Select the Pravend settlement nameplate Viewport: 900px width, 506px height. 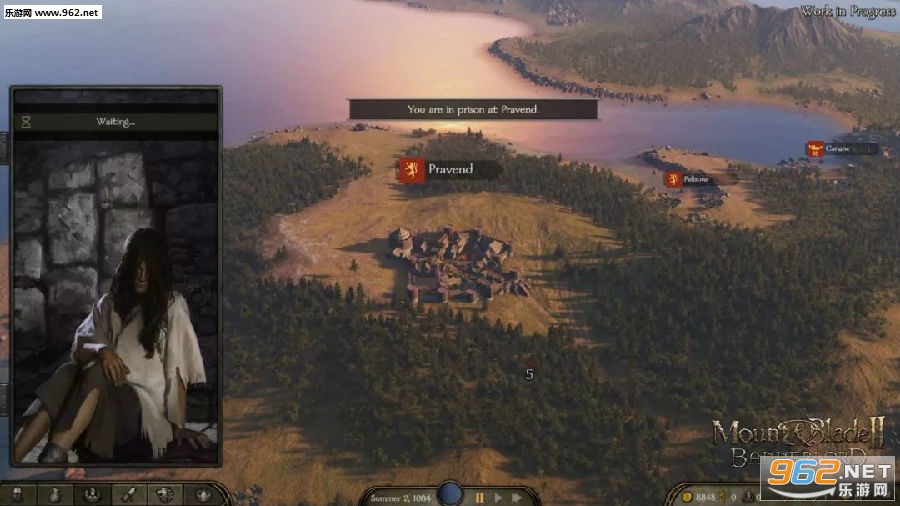tap(448, 170)
